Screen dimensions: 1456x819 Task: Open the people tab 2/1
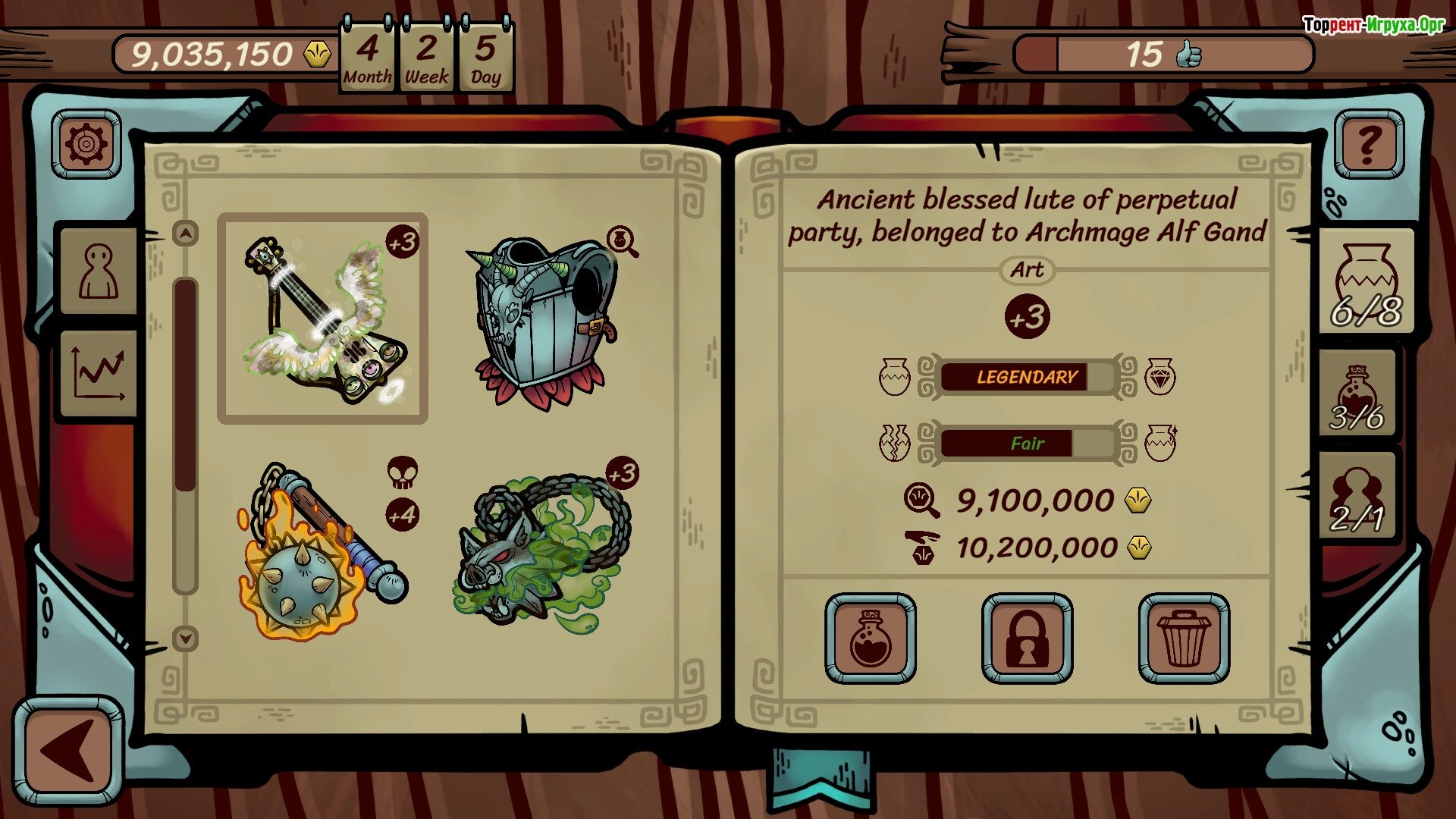click(1357, 497)
